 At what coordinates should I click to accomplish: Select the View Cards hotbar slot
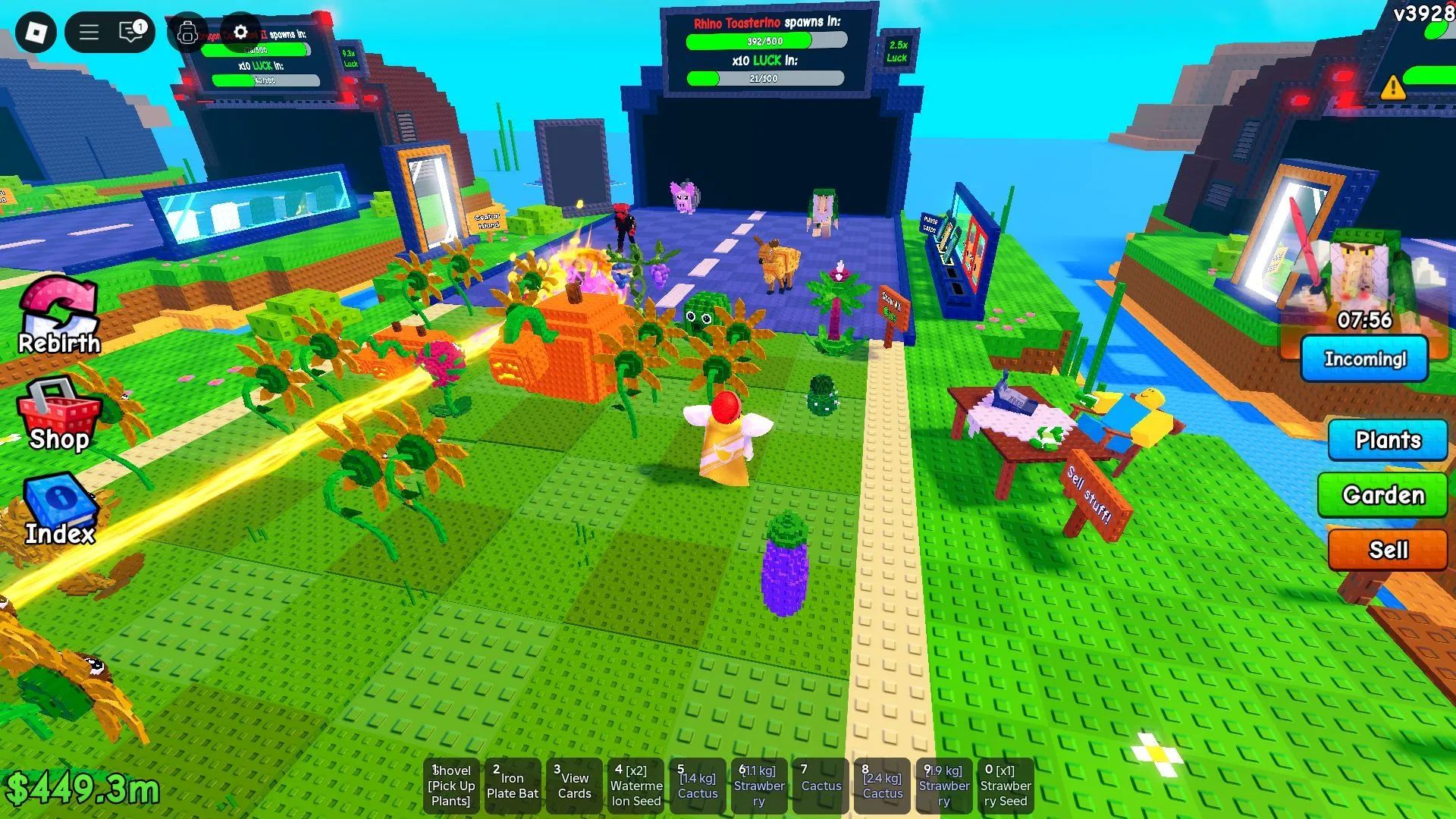point(574,785)
